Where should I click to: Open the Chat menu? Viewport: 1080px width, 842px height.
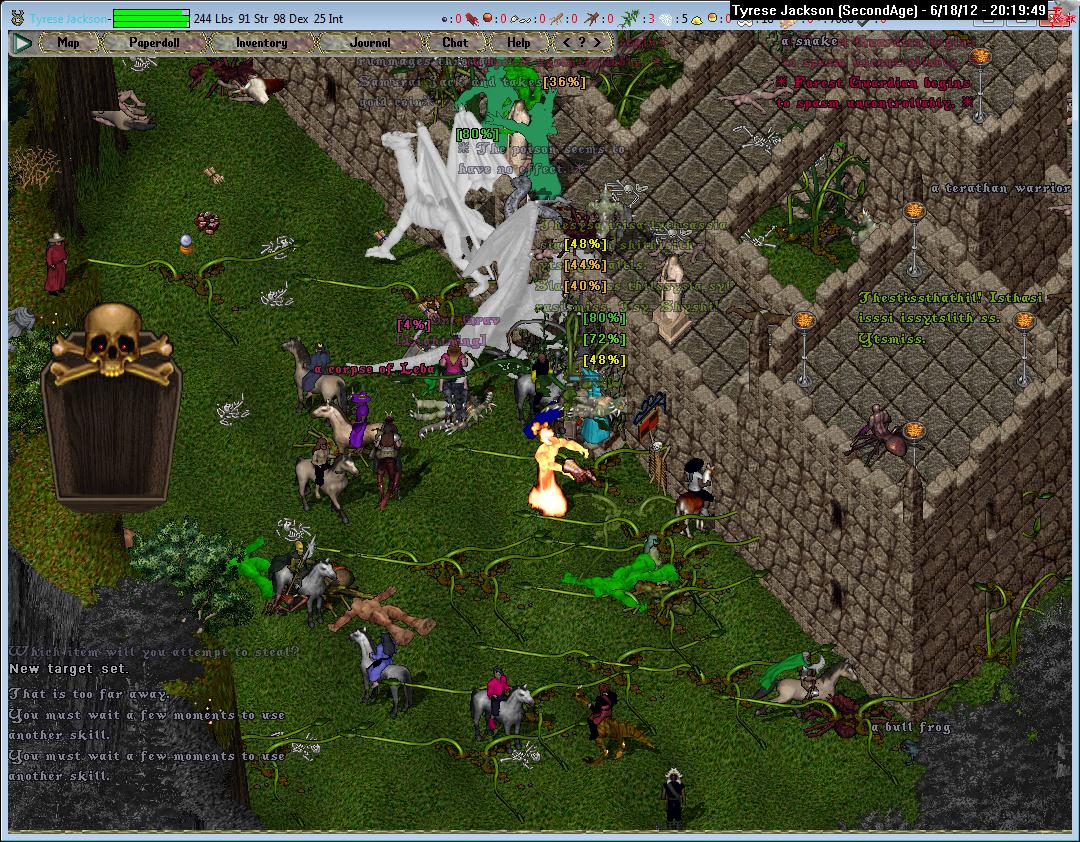coord(455,43)
